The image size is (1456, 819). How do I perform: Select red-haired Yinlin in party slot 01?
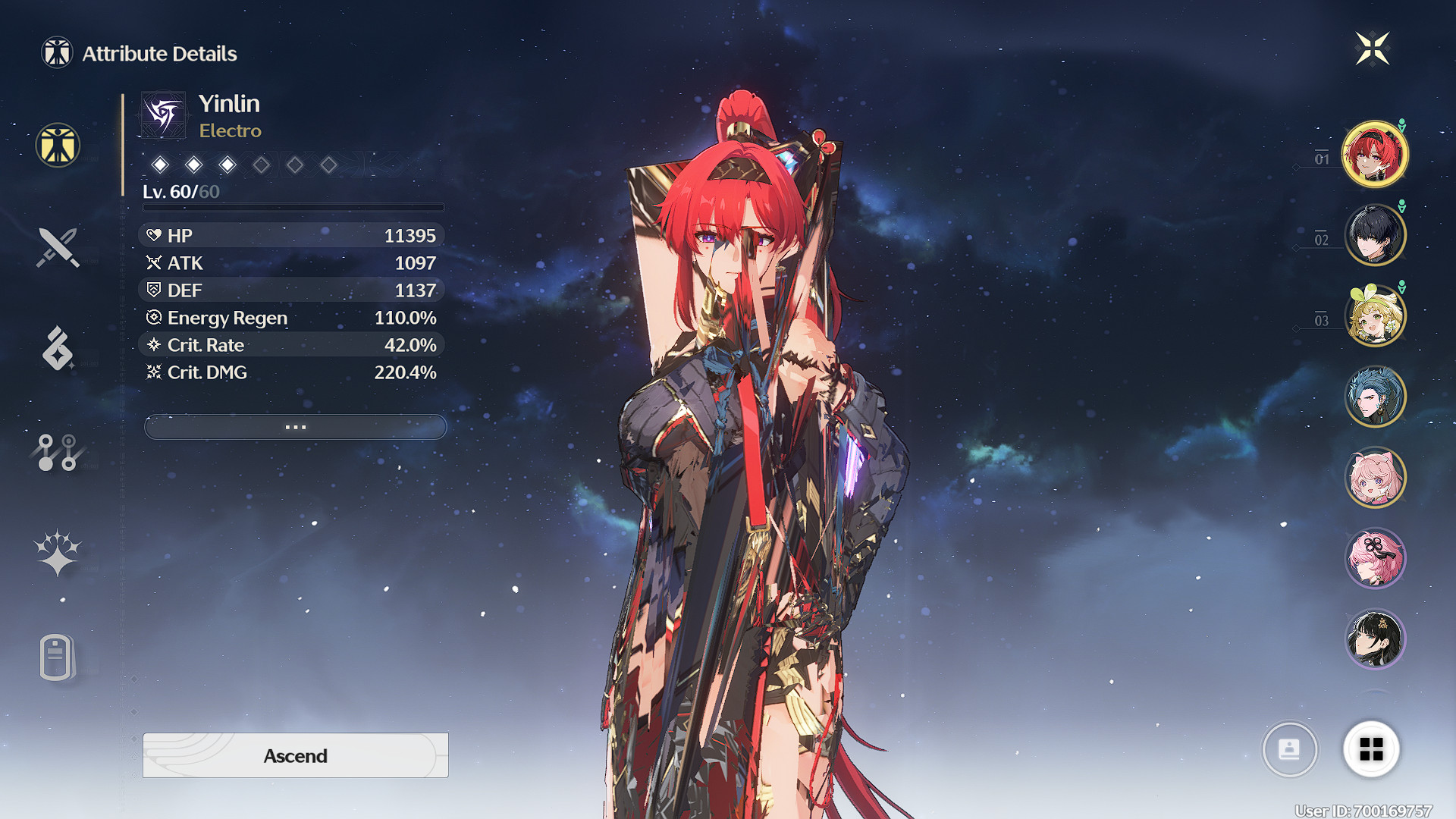(x=1375, y=155)
